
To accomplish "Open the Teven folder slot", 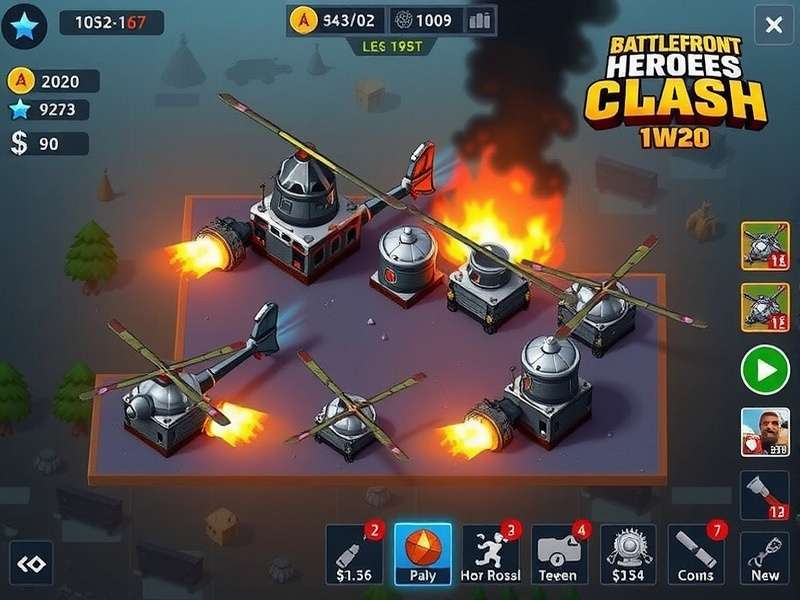I will click(559, 552).
